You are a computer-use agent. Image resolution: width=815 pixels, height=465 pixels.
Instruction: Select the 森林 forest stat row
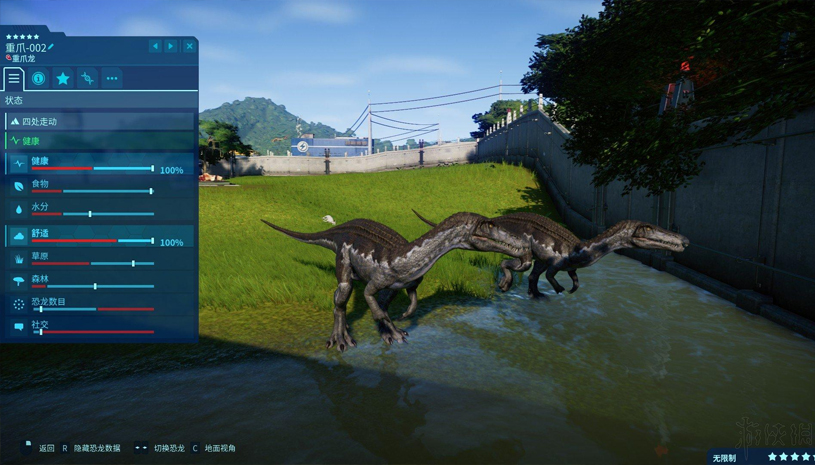point(100,282)
